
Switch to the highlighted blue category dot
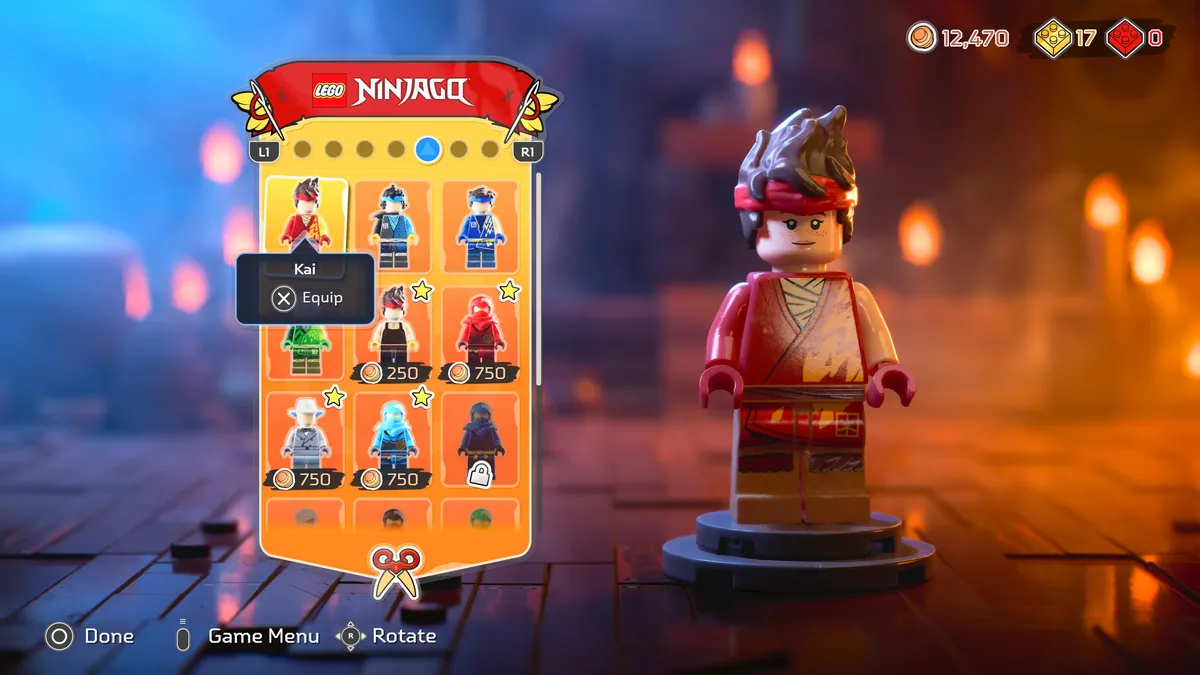click(x=428, y=150)
